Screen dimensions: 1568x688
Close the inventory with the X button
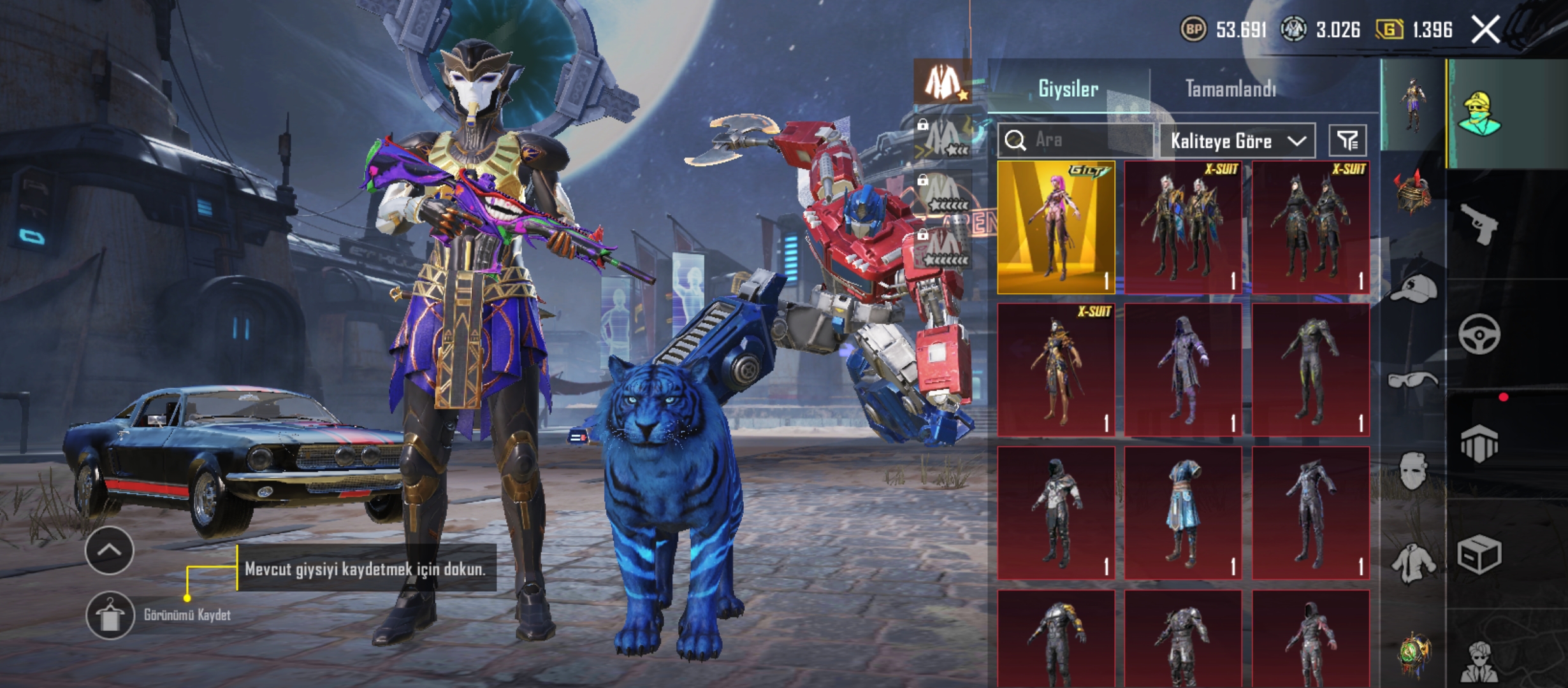[x=1485, y=30]
